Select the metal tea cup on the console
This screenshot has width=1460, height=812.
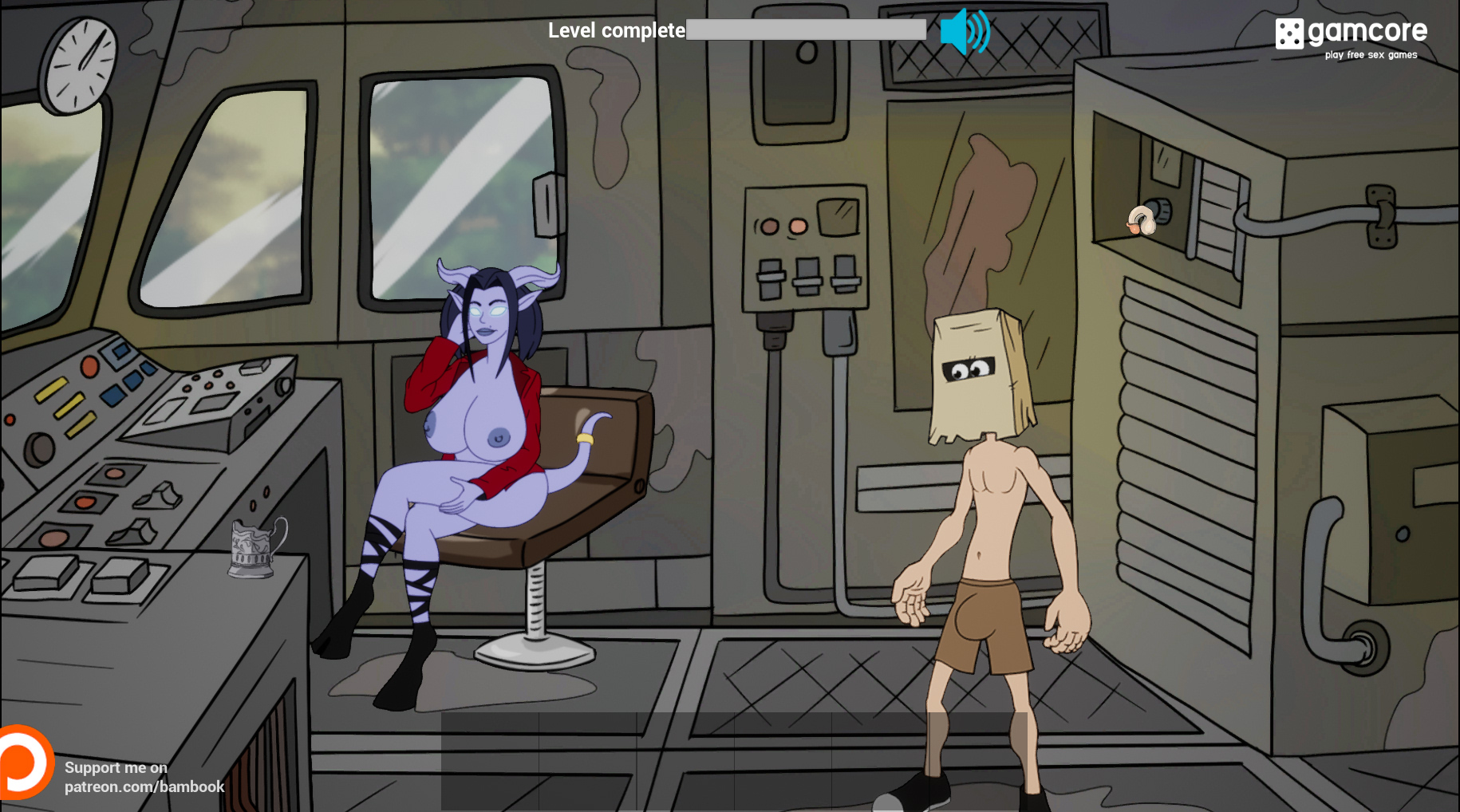pyautogui.click(x=251, y=552)
